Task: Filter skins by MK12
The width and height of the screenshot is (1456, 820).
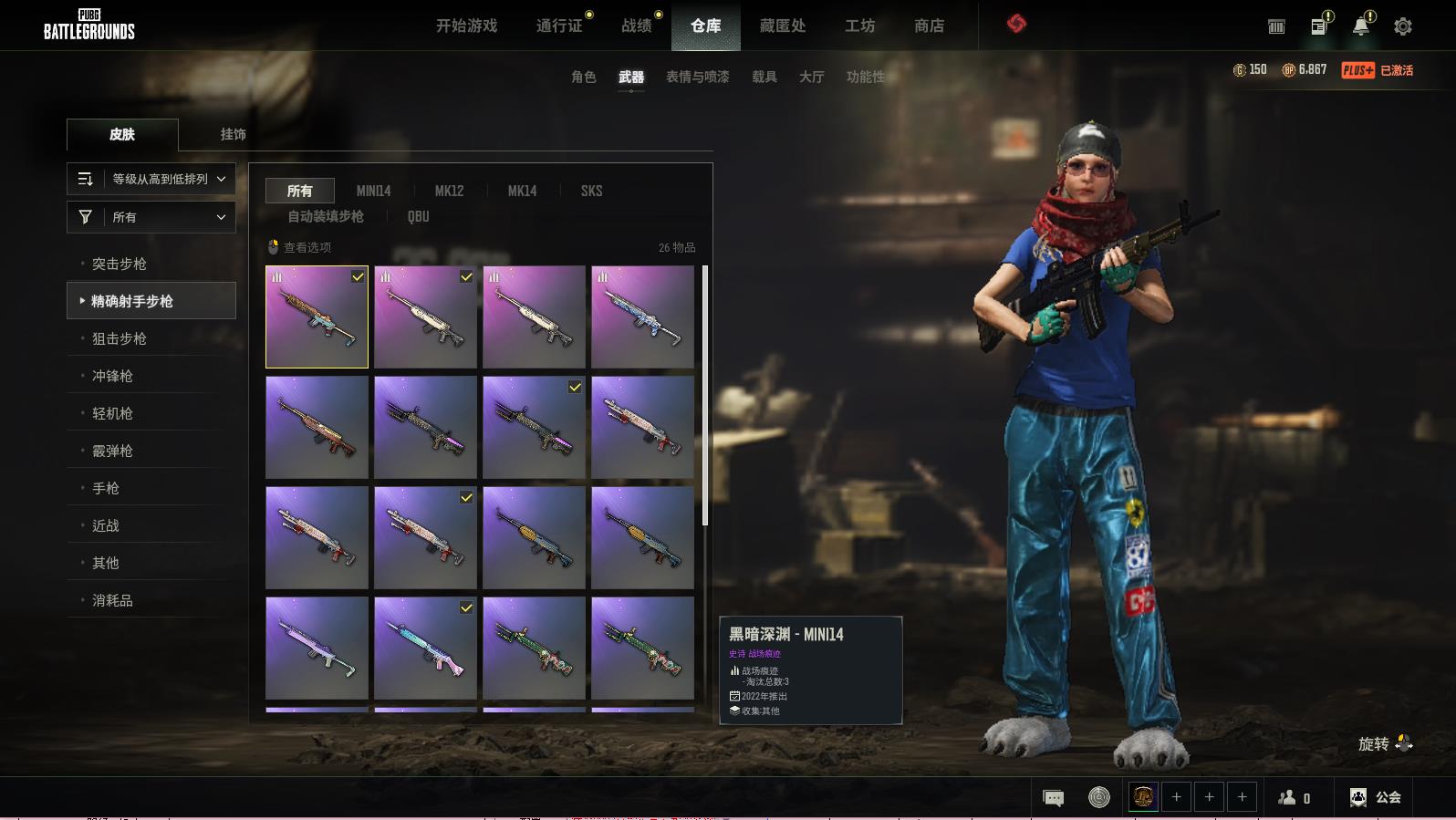Action: 449,191
